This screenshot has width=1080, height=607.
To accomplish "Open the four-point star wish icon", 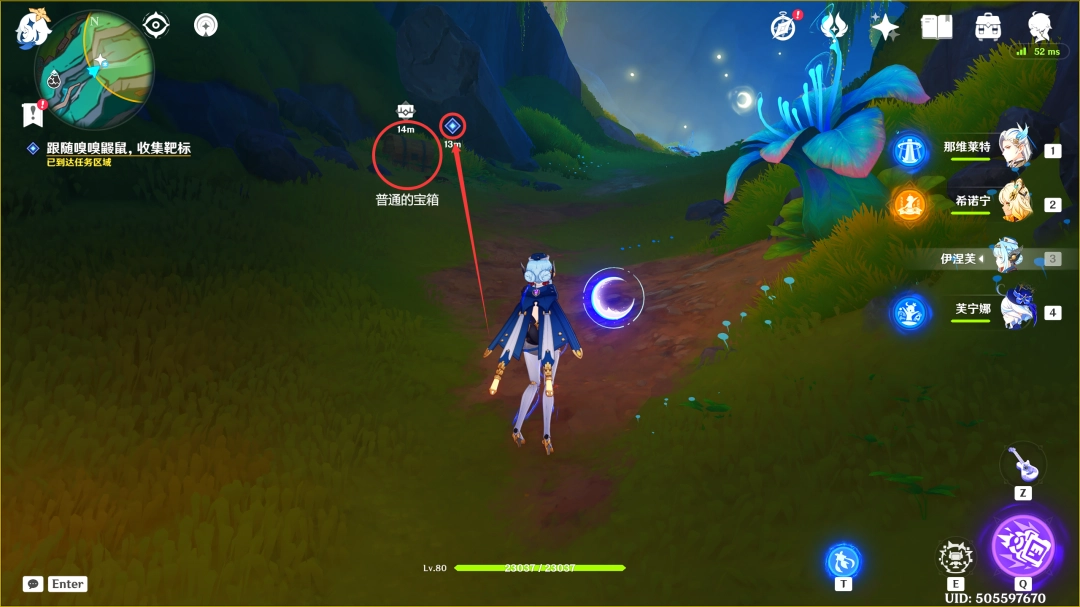I will click(x=885, y=27).
